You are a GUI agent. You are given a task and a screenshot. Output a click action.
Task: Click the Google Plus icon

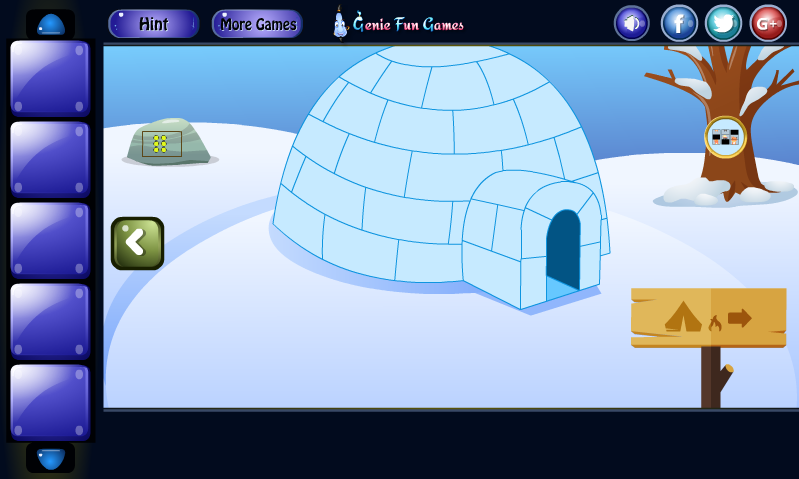pyautogui.click(x=768, y=23)
